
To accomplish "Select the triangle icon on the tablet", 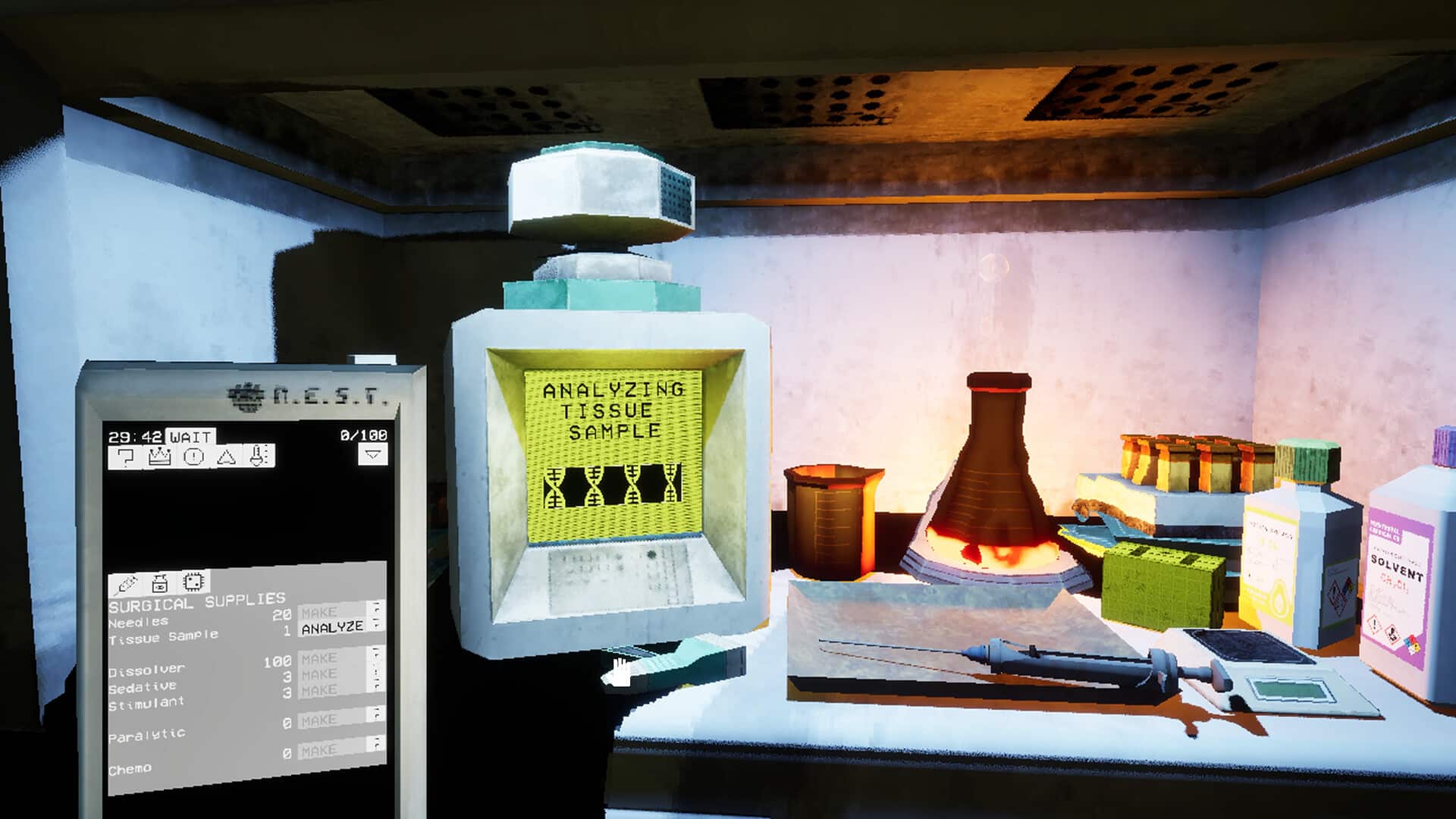I will (227, 457).
